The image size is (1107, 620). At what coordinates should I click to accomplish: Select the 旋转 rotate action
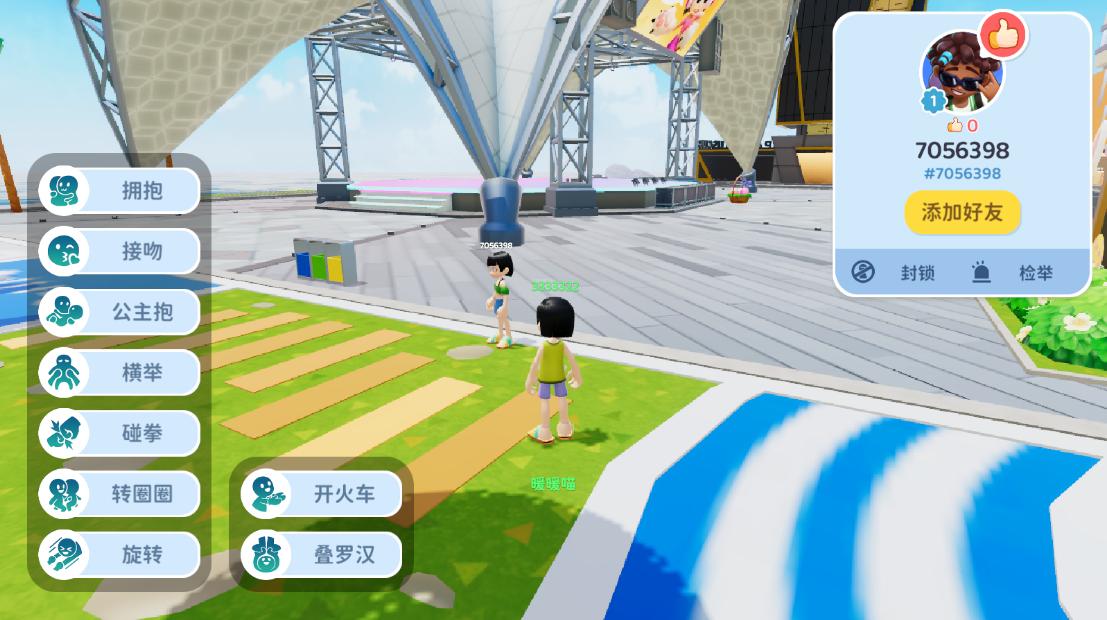120,555
